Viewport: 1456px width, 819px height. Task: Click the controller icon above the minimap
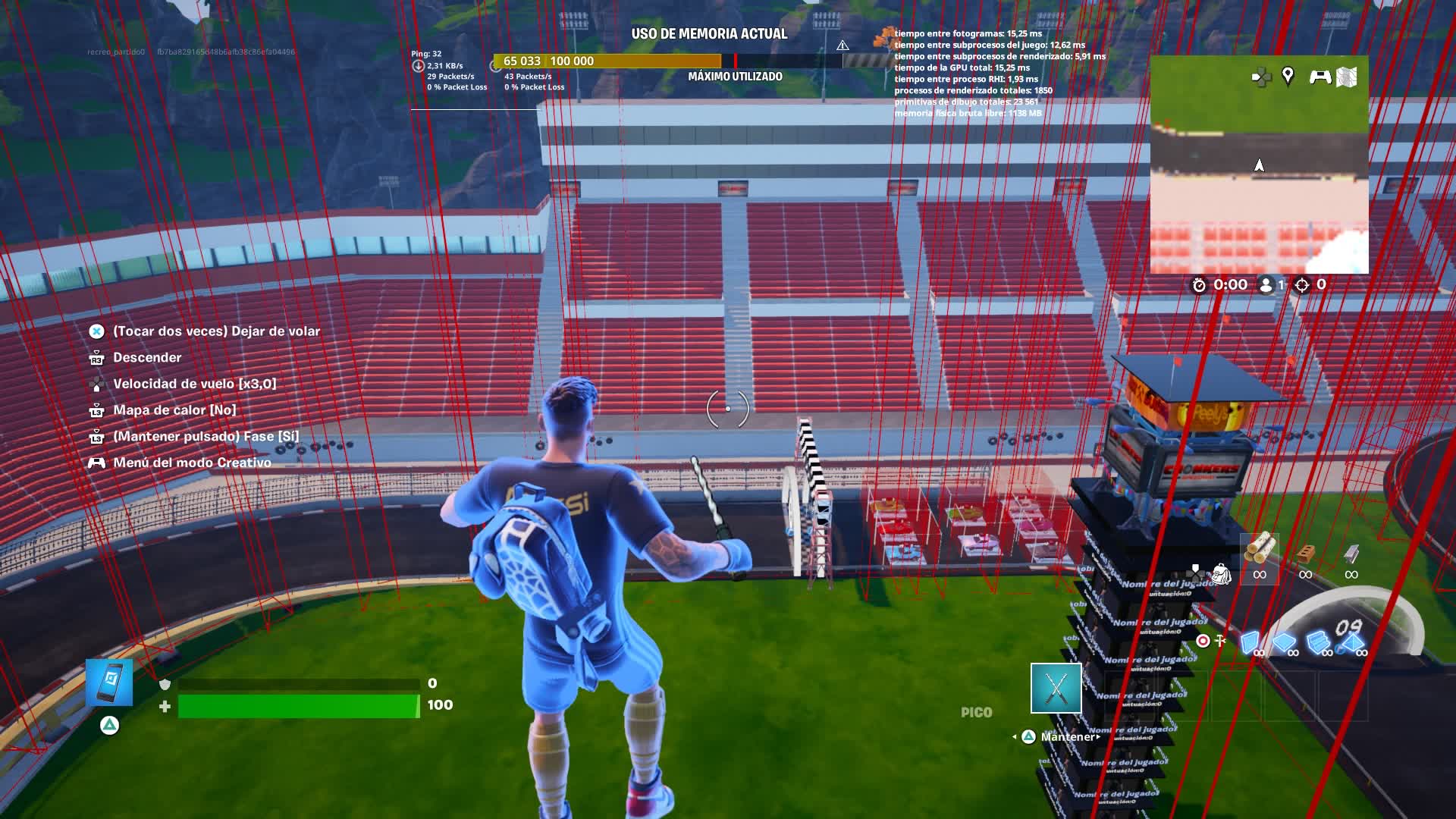pos(1321,77)
